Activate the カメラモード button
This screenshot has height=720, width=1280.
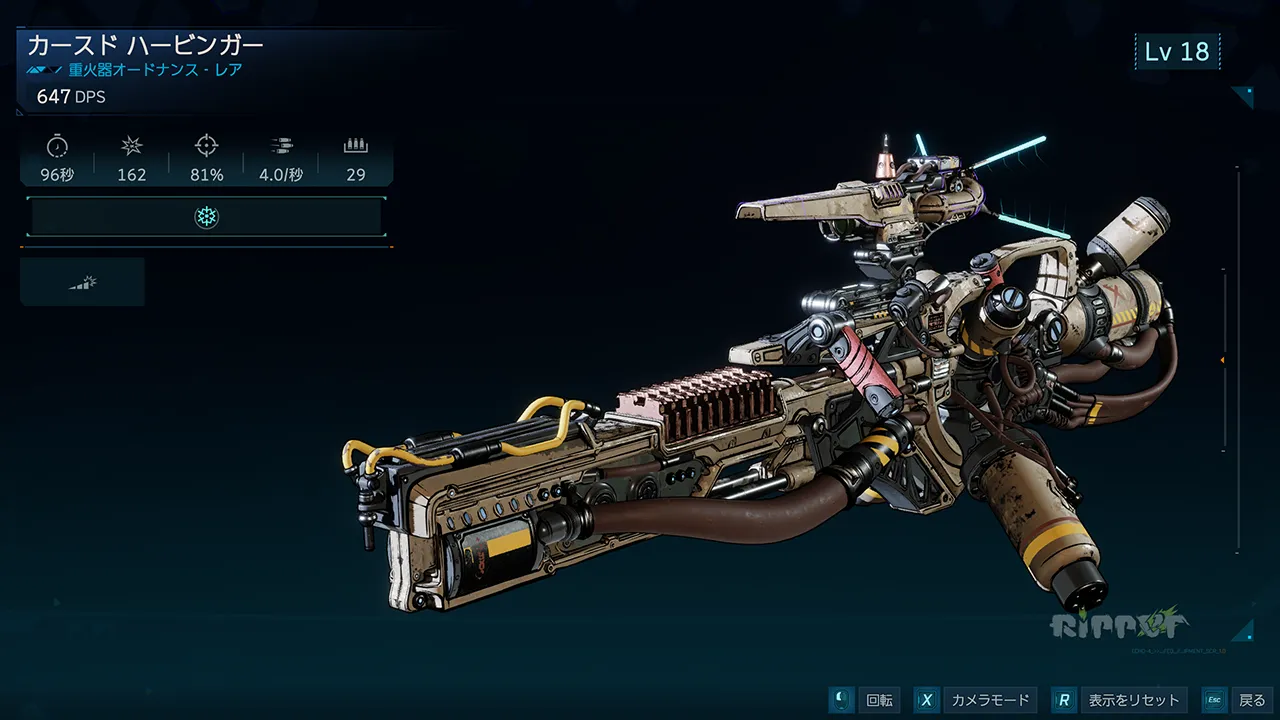976,700
